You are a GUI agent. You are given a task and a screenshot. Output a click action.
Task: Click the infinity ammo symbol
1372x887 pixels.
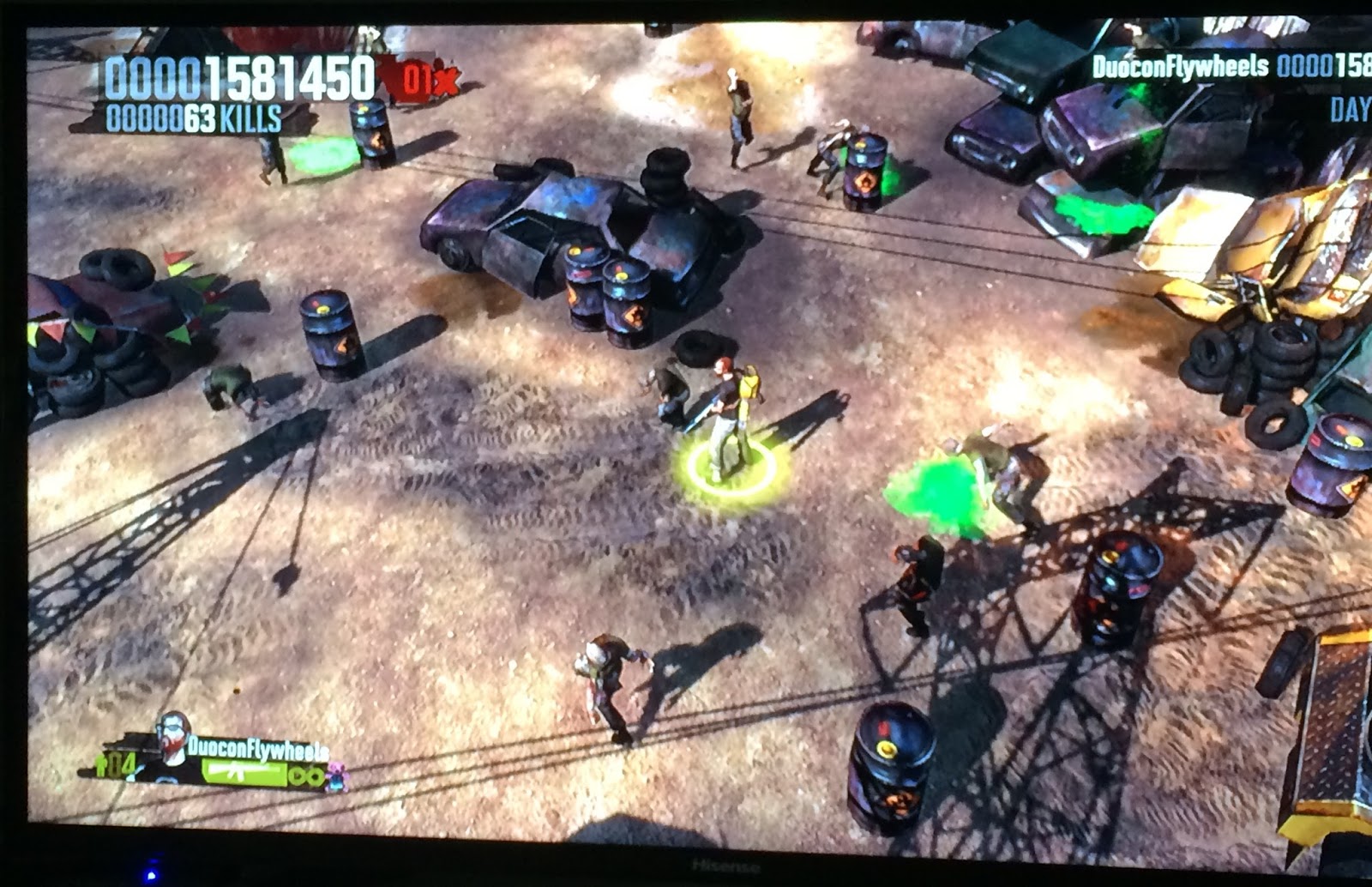(x=307, y=775)
